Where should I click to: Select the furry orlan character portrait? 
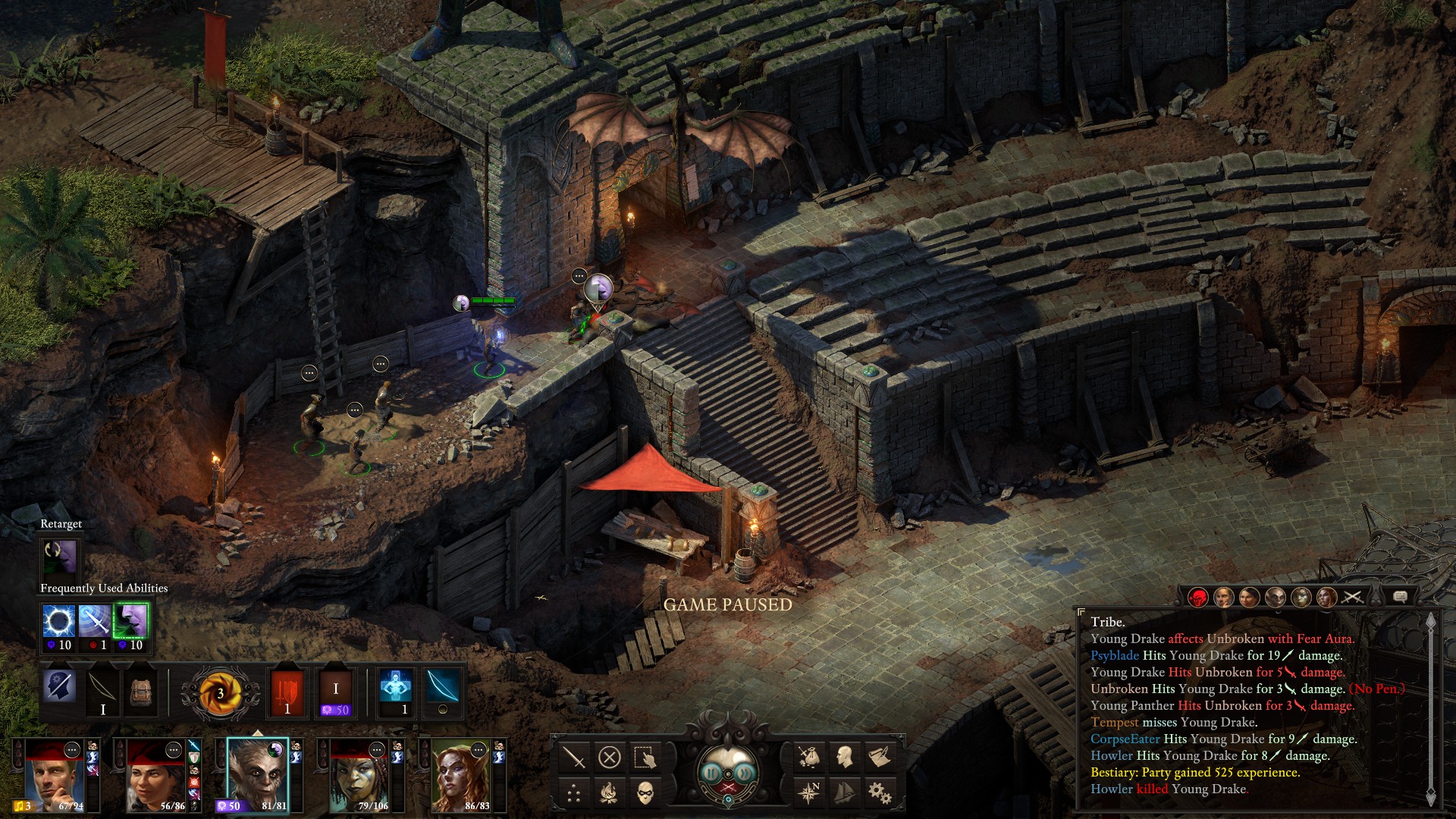258,773
